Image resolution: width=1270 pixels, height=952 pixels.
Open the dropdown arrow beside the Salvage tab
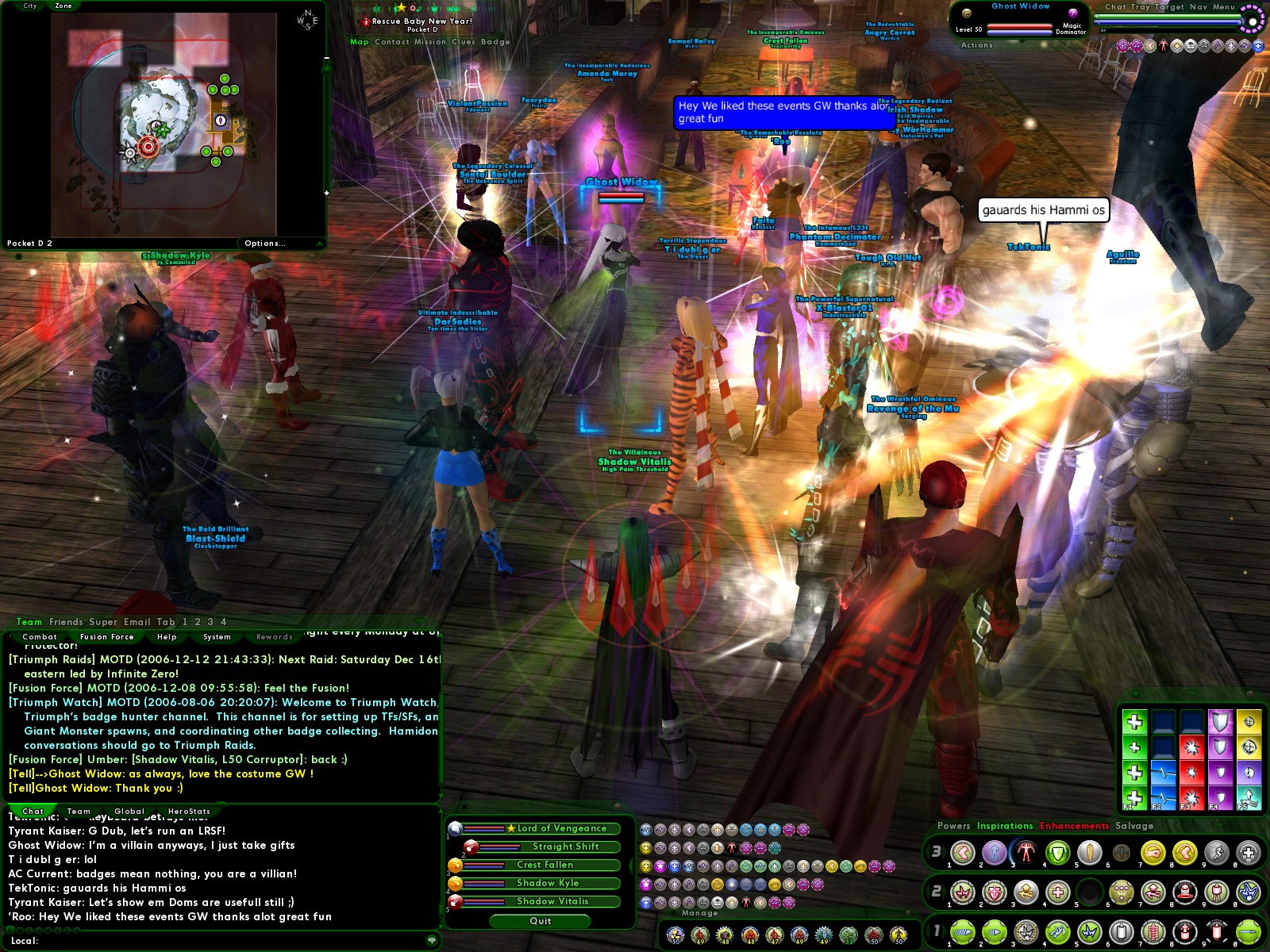(x=1220, y=825)
